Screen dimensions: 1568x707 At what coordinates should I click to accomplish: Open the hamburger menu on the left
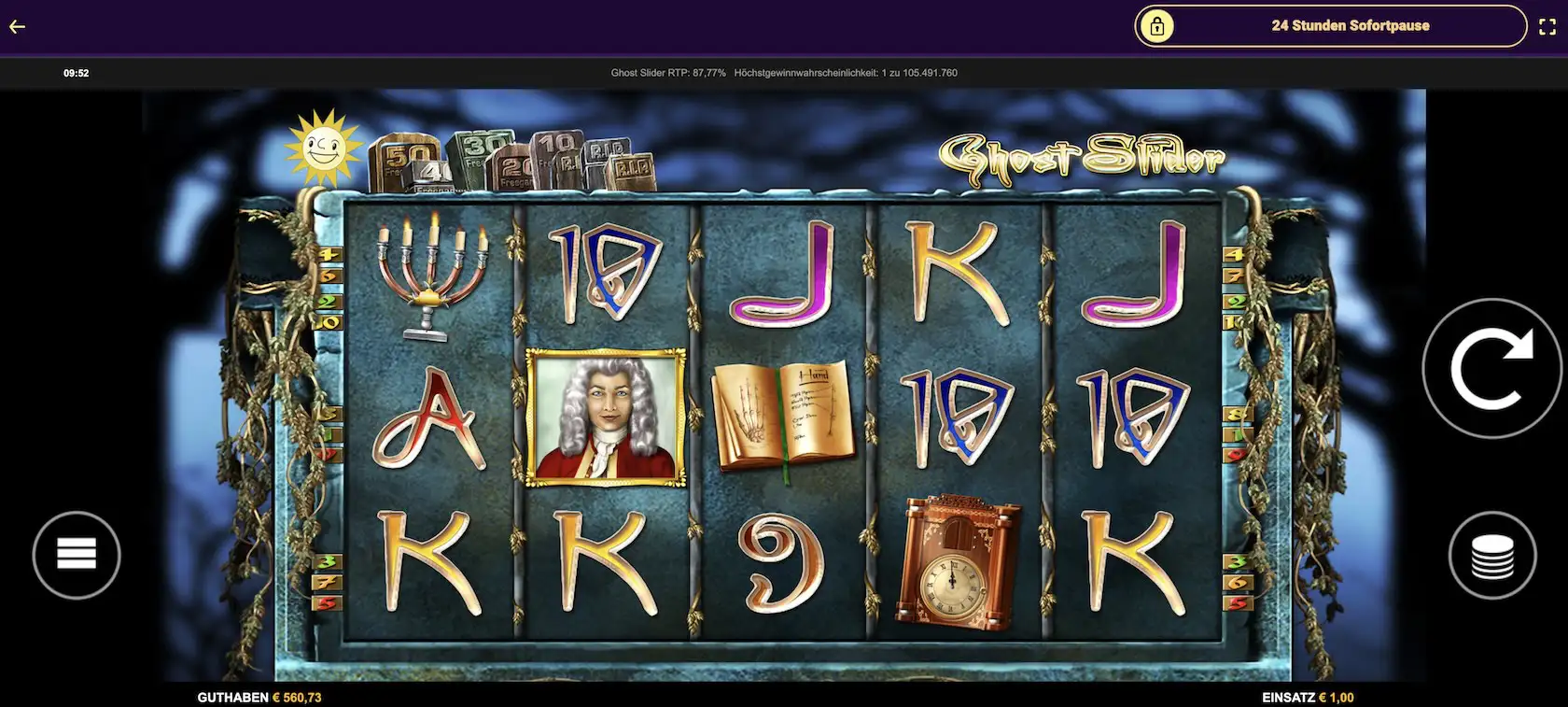[x=77, y=554]
